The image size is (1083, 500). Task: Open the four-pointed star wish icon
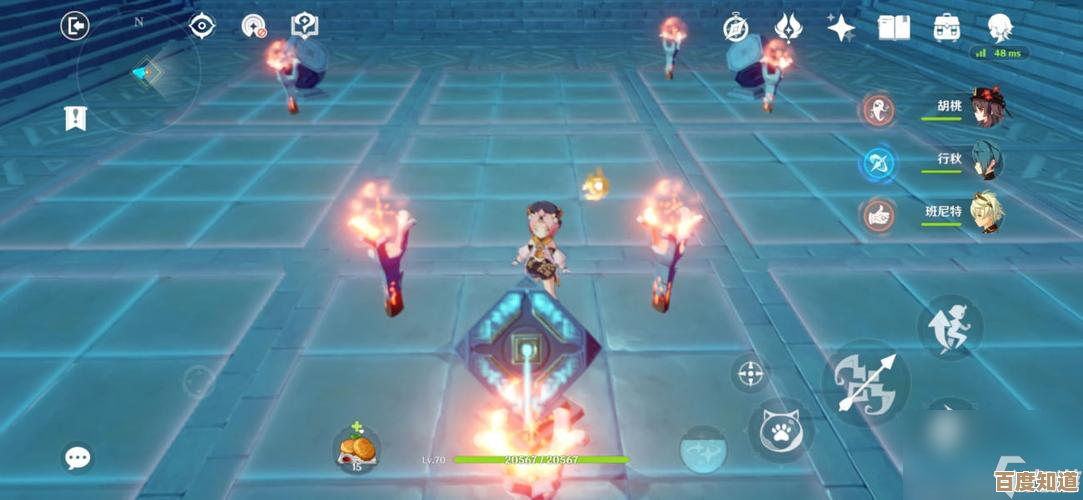840,28
